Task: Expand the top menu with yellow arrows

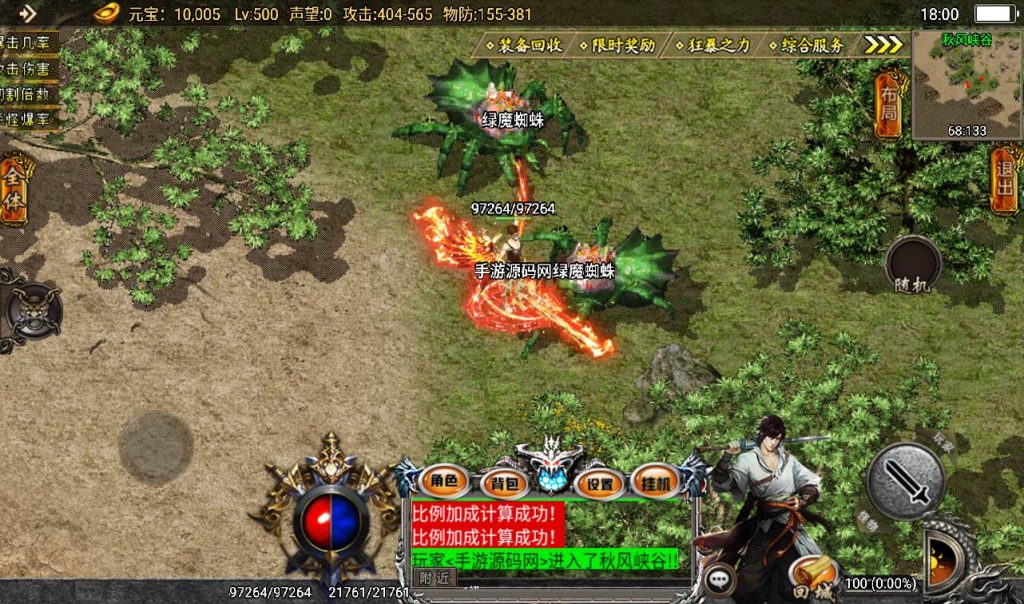Action: (883, 45)
